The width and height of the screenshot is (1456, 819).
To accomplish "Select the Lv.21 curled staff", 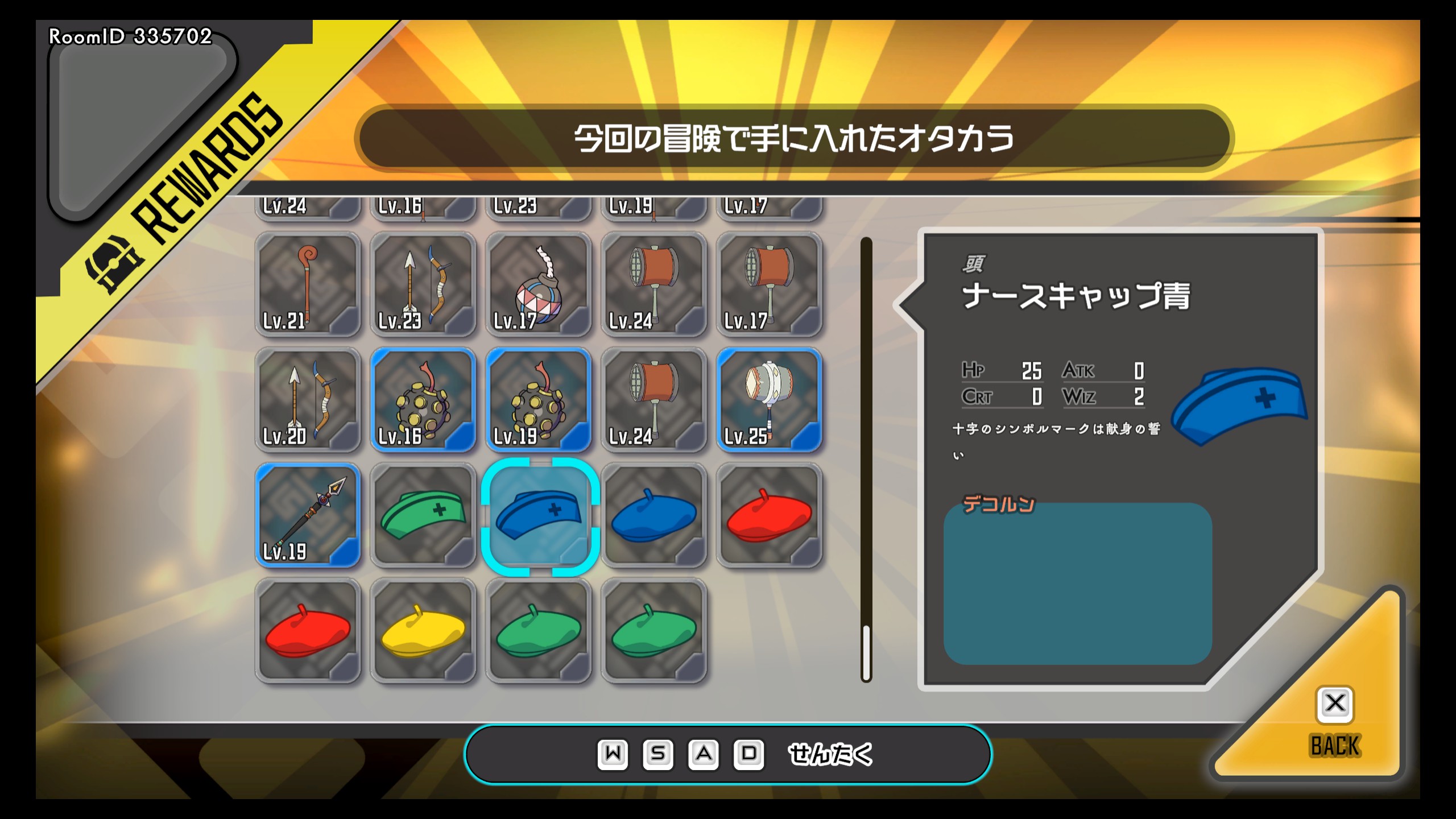I will [x=308, y=284].
